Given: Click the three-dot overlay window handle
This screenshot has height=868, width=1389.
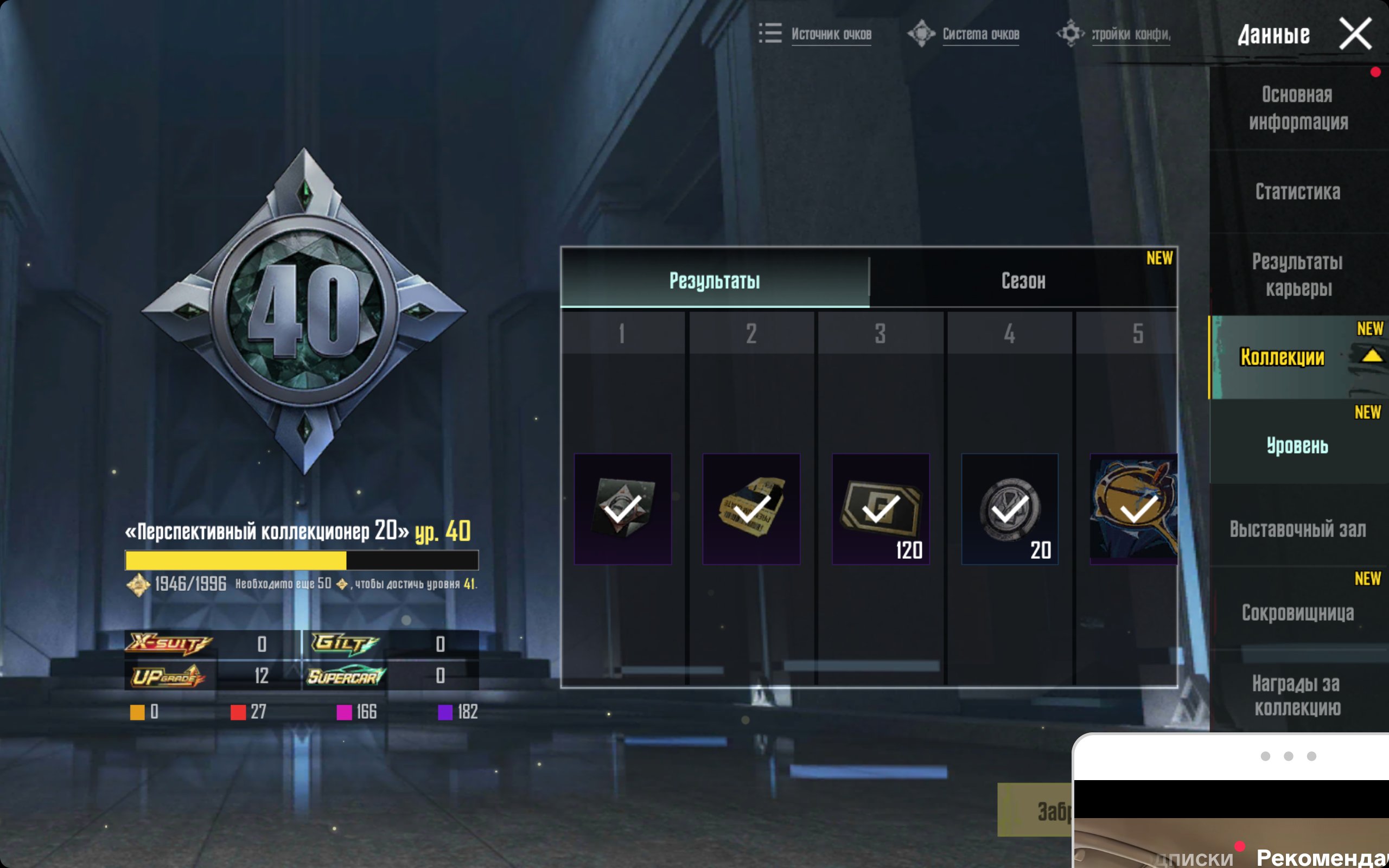Looking at the screenshot, I should click(1288, 756).
